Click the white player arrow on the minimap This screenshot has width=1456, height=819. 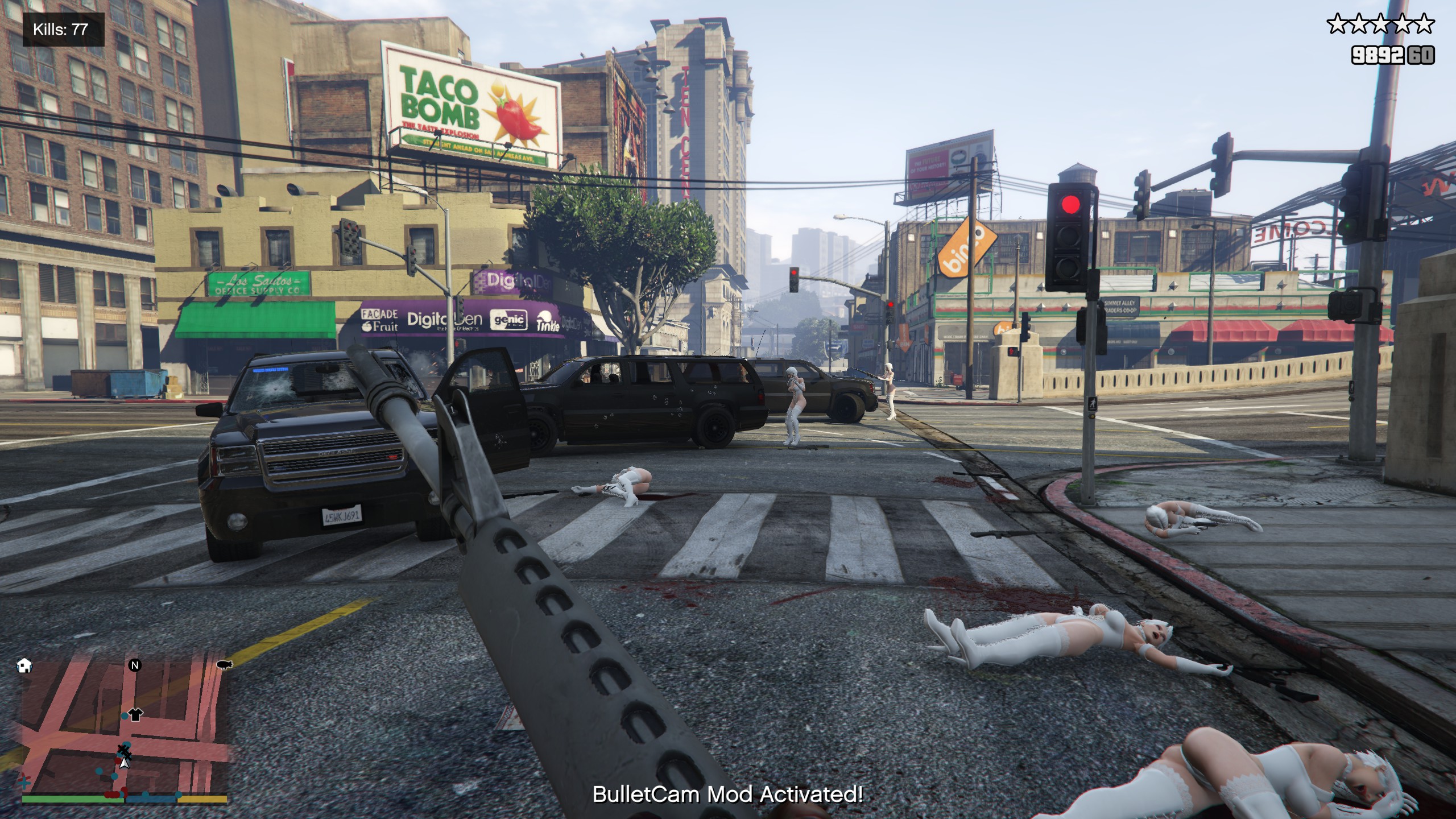pyautogui.click(x=124, y=762)
